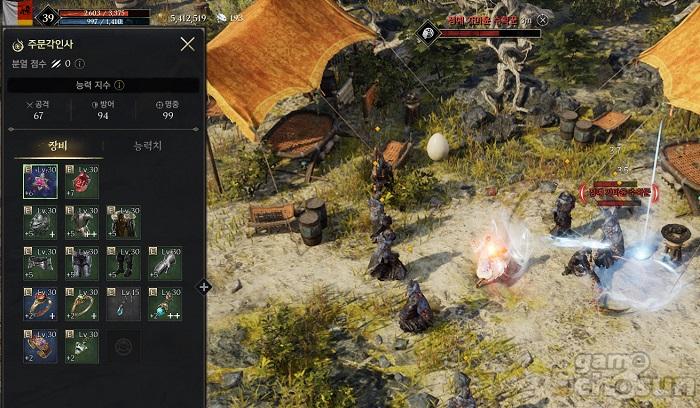The height and width of the screenshot is (408, 700).
Task: Select the red weapon slot beside it
Action: coord(82,181)
